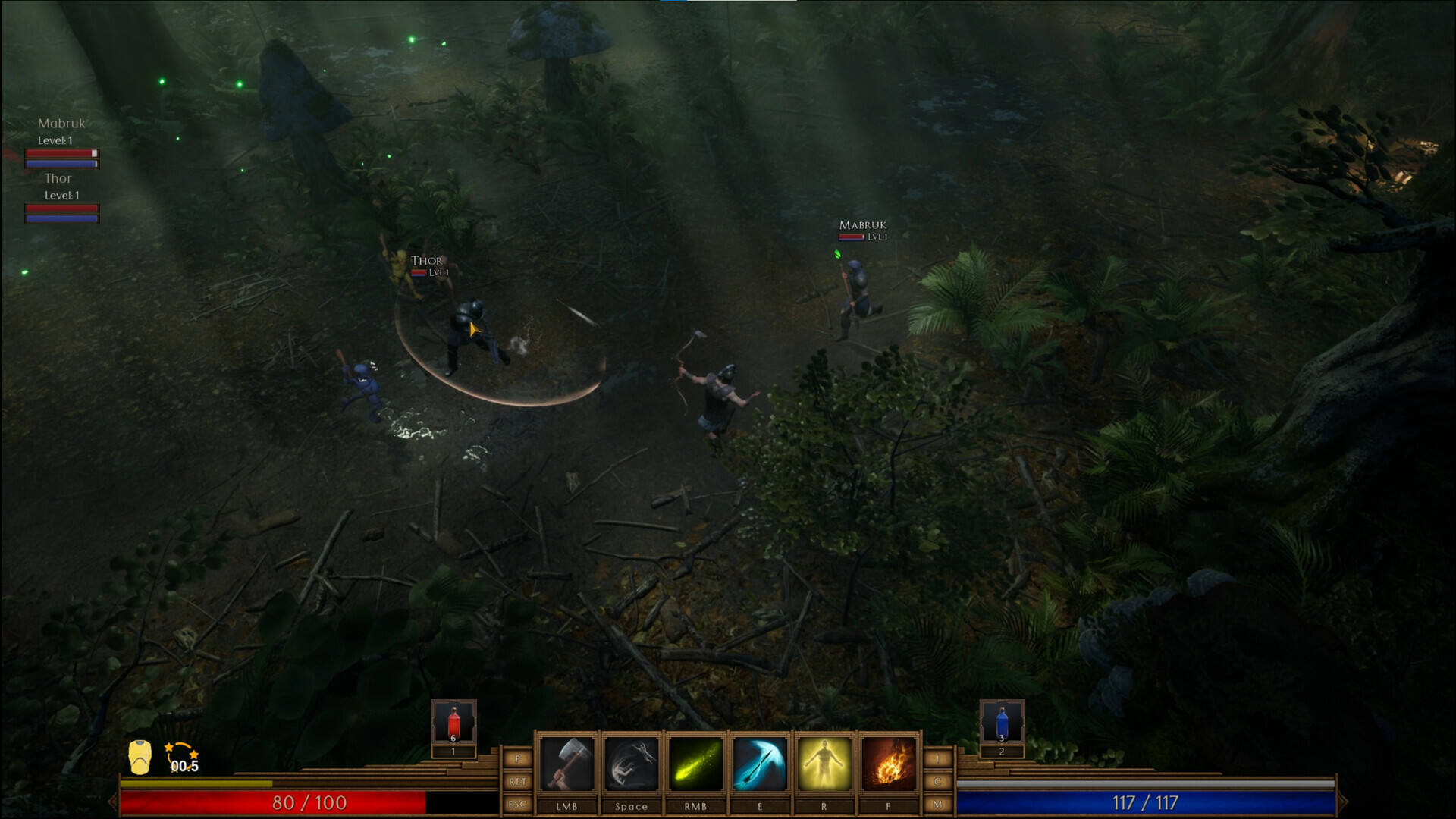Inspect the orbiting stars status effect icon

182,757
